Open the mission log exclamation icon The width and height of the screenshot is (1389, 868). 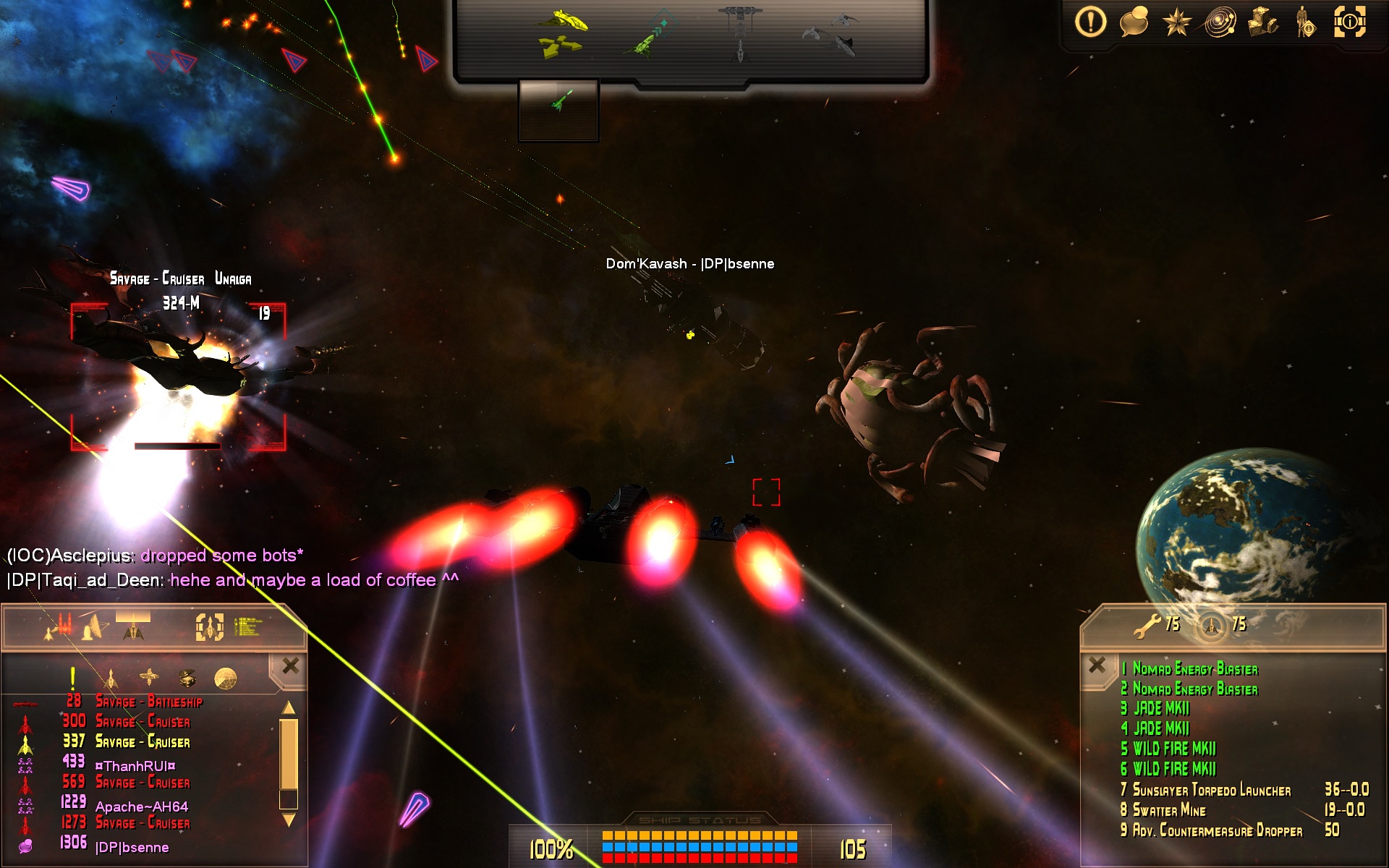click(x=1090, y=22)
